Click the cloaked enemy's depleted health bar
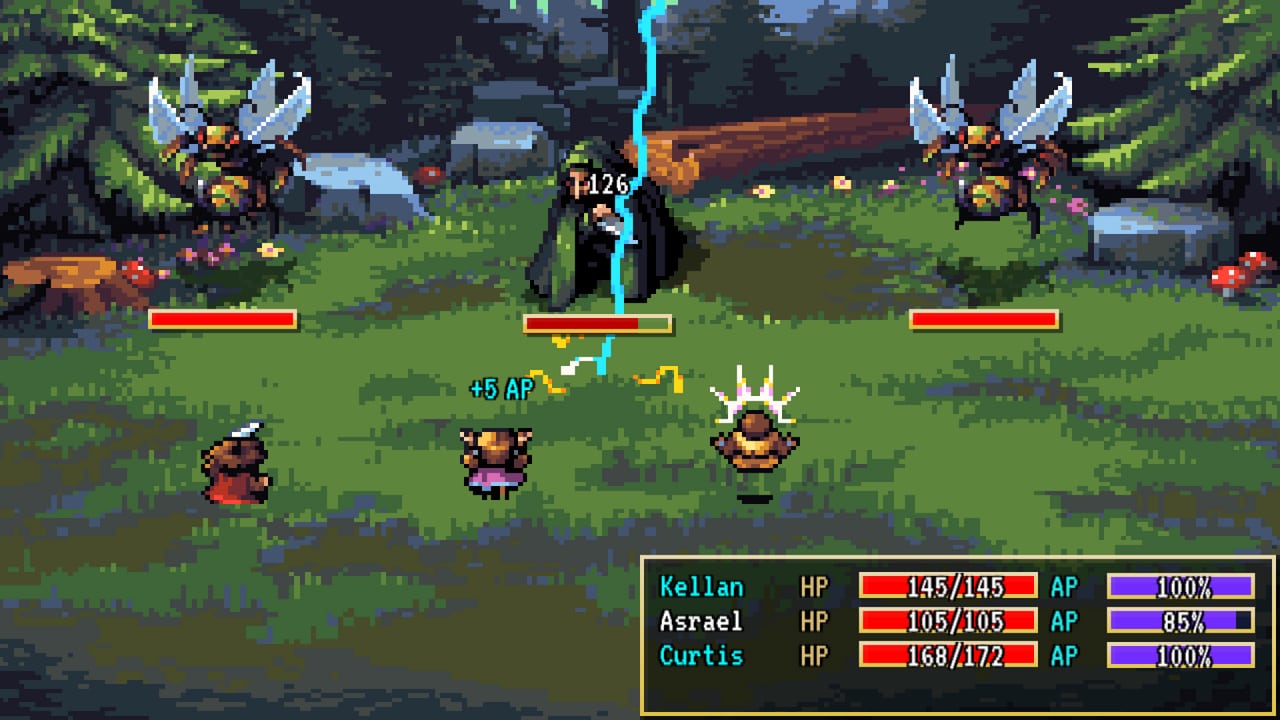This screenshot has height=720, width=1280. pos(596,324)
